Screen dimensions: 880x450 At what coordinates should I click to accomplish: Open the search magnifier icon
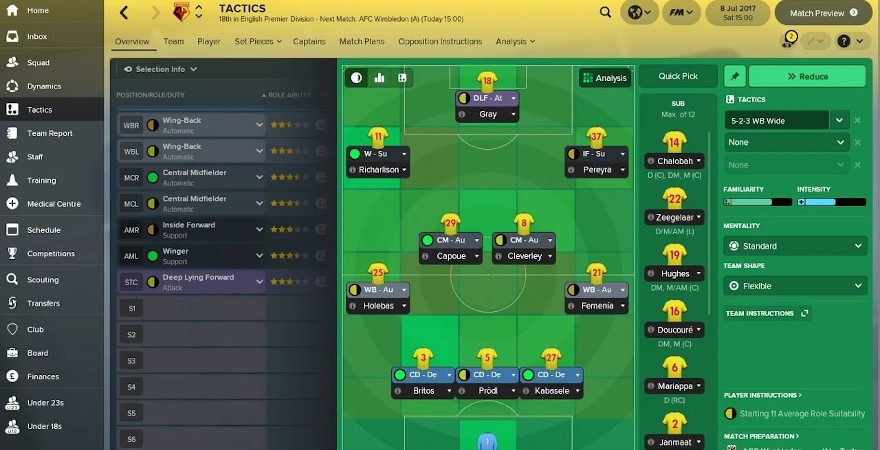click(x=606, y=13)
